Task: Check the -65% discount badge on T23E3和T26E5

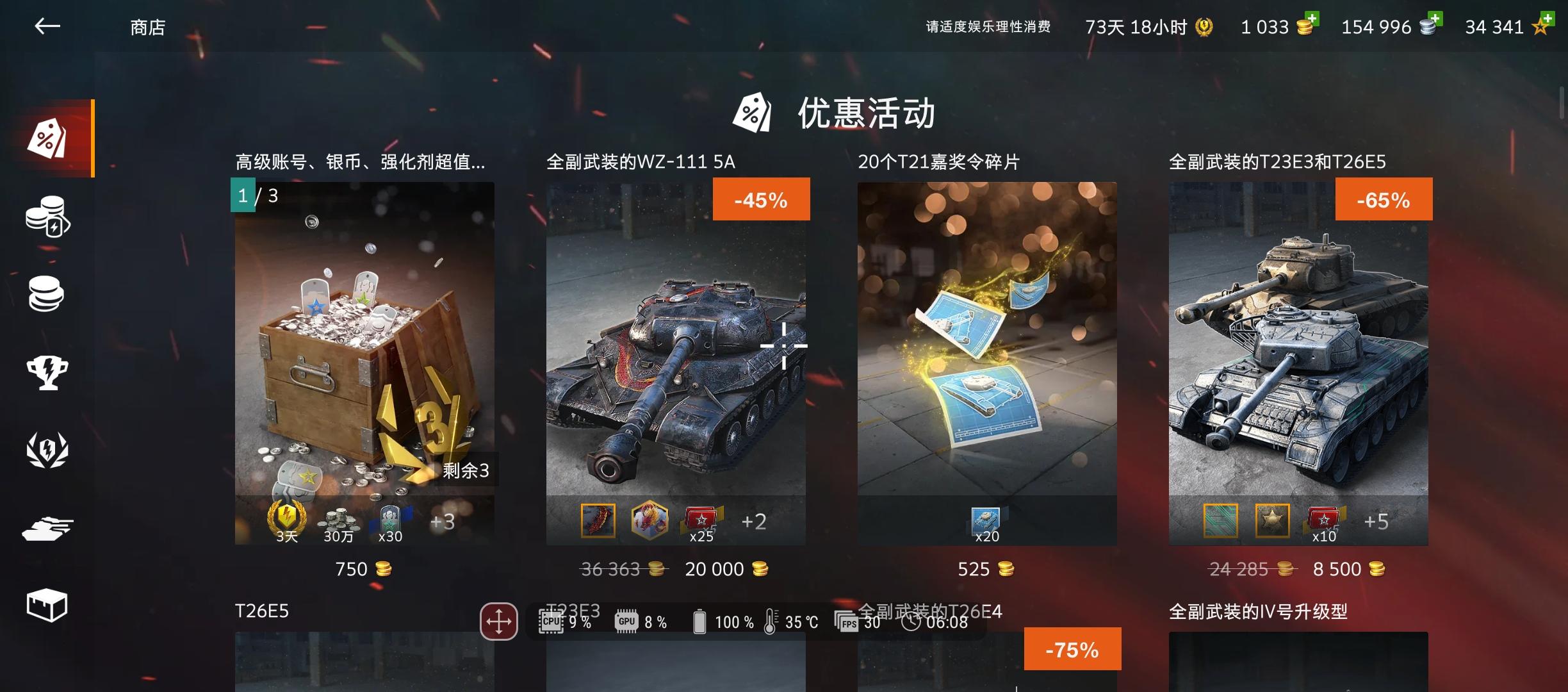Action: pyautogui.click(x=1384, y=199)
